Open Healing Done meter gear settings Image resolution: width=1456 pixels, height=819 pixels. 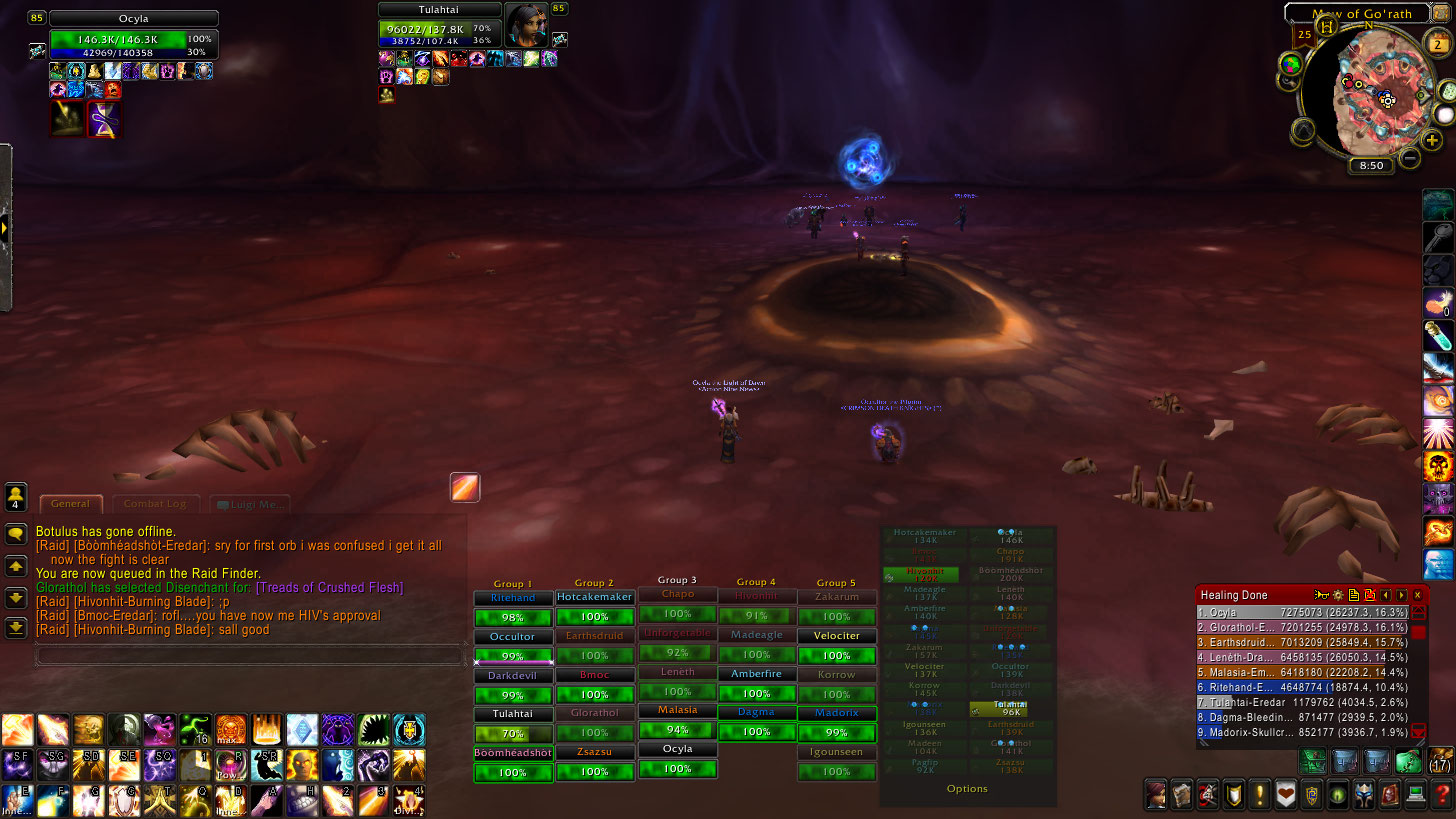[x=1337, y=595]
